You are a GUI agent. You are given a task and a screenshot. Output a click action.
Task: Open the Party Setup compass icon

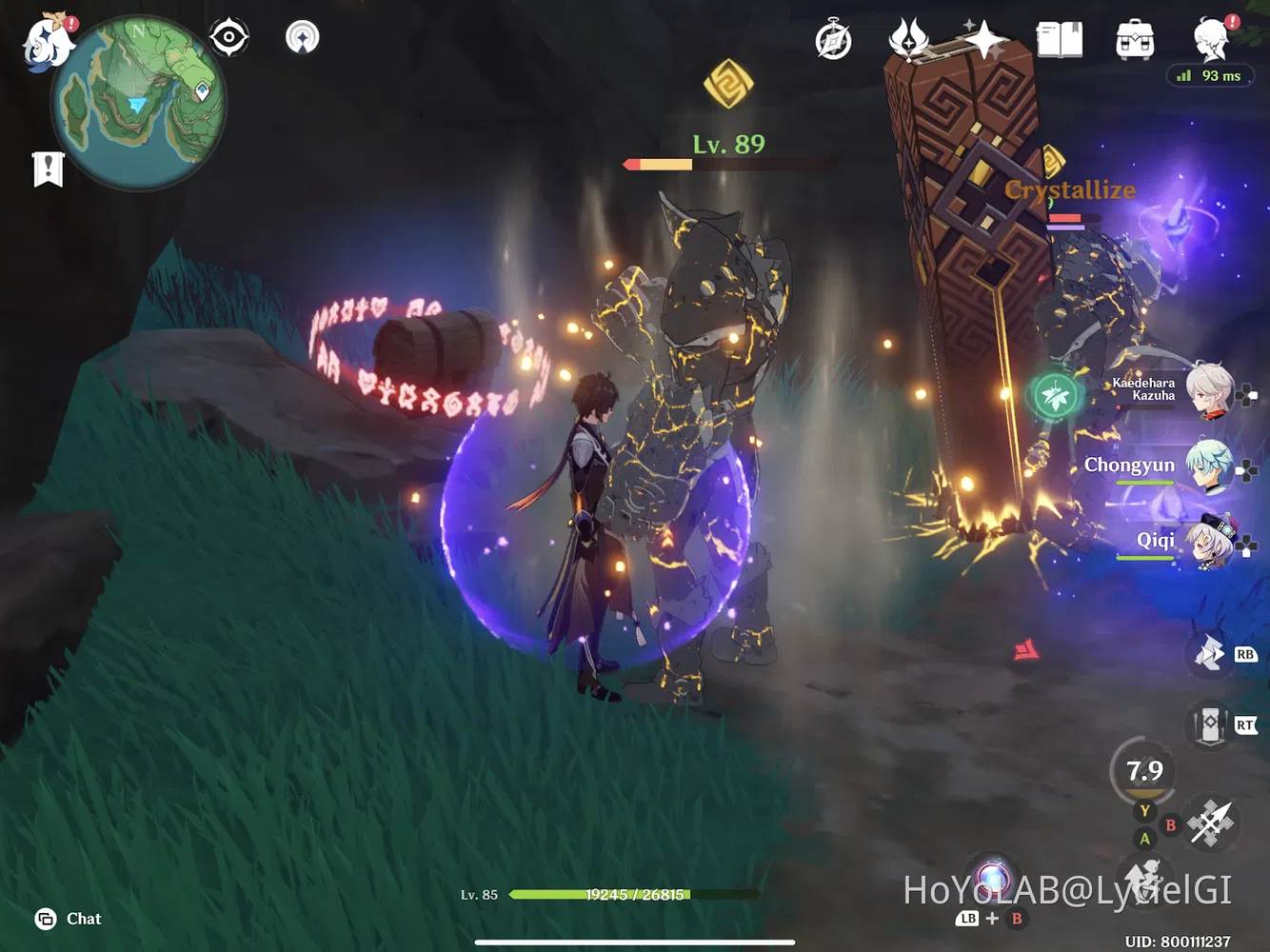click(x=832, y=39)
